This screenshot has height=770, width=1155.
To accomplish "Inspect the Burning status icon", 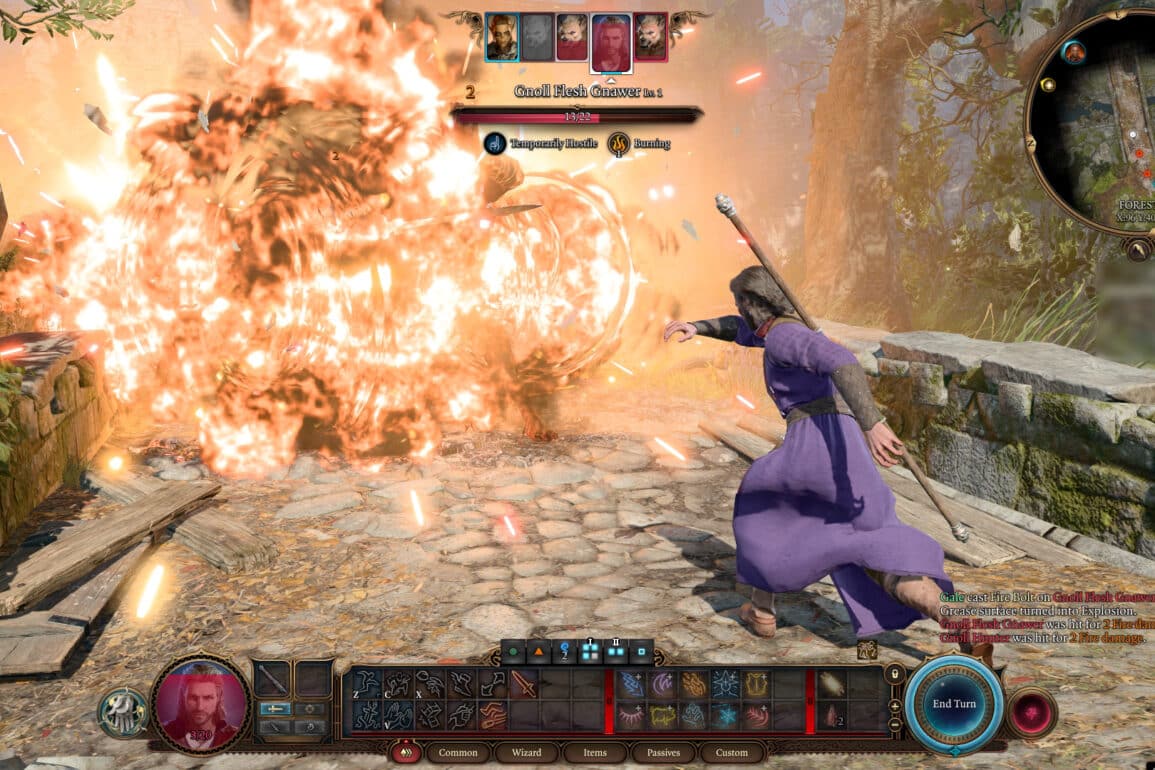I will 619,144.
